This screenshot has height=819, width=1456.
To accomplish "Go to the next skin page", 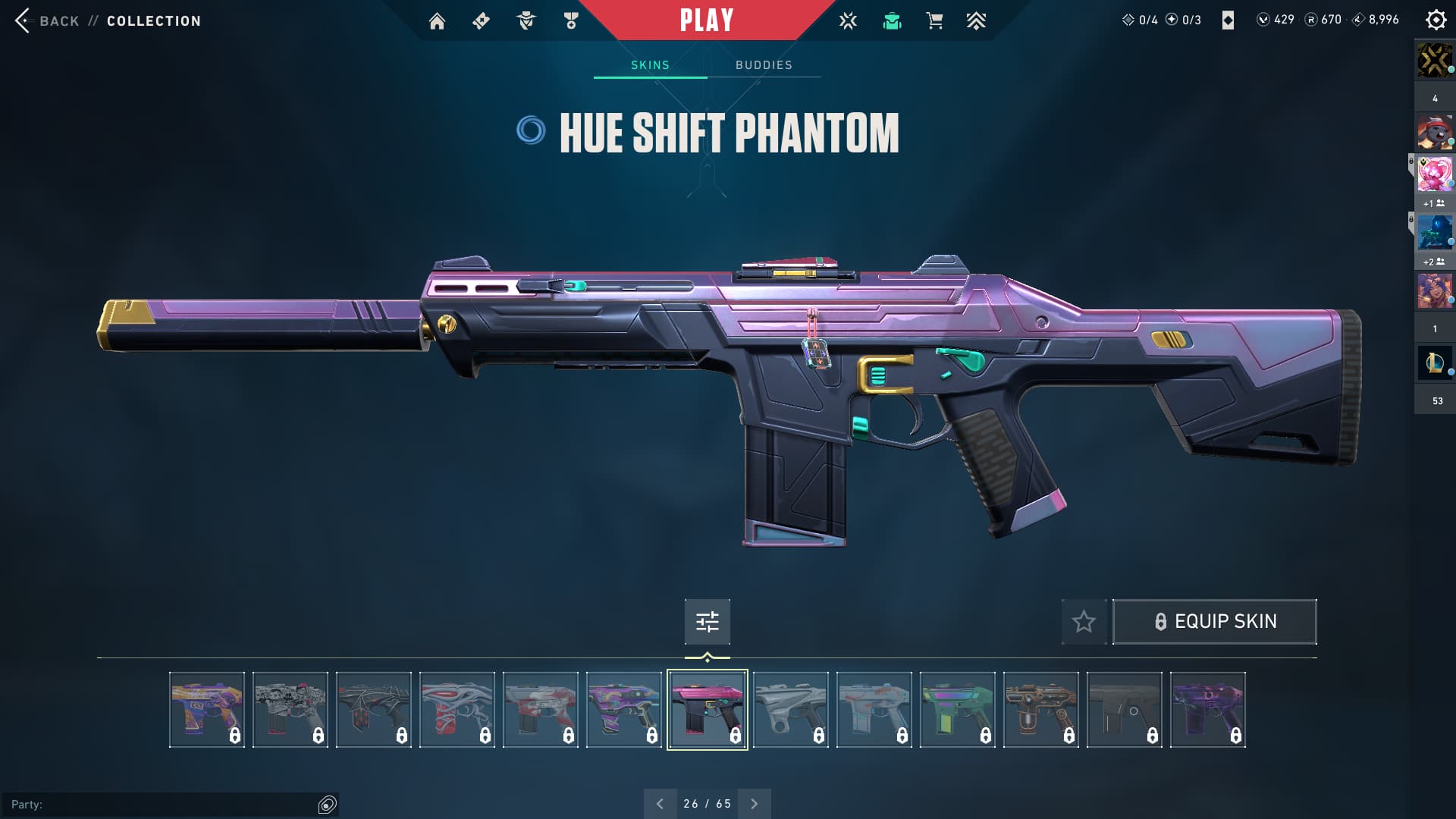I will coord(754,804).
